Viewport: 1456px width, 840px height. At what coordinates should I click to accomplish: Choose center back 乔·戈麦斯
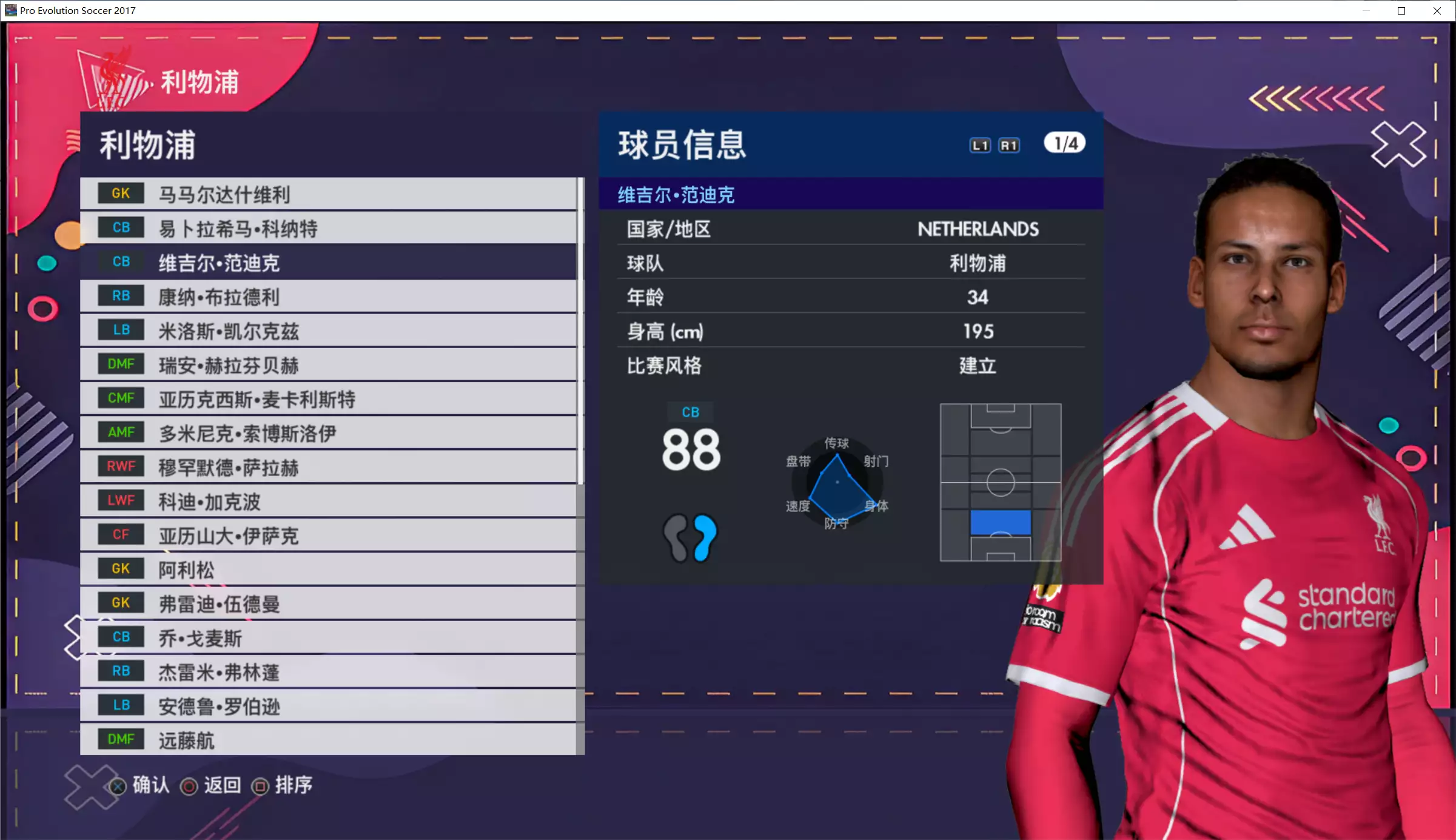point(327,637)
